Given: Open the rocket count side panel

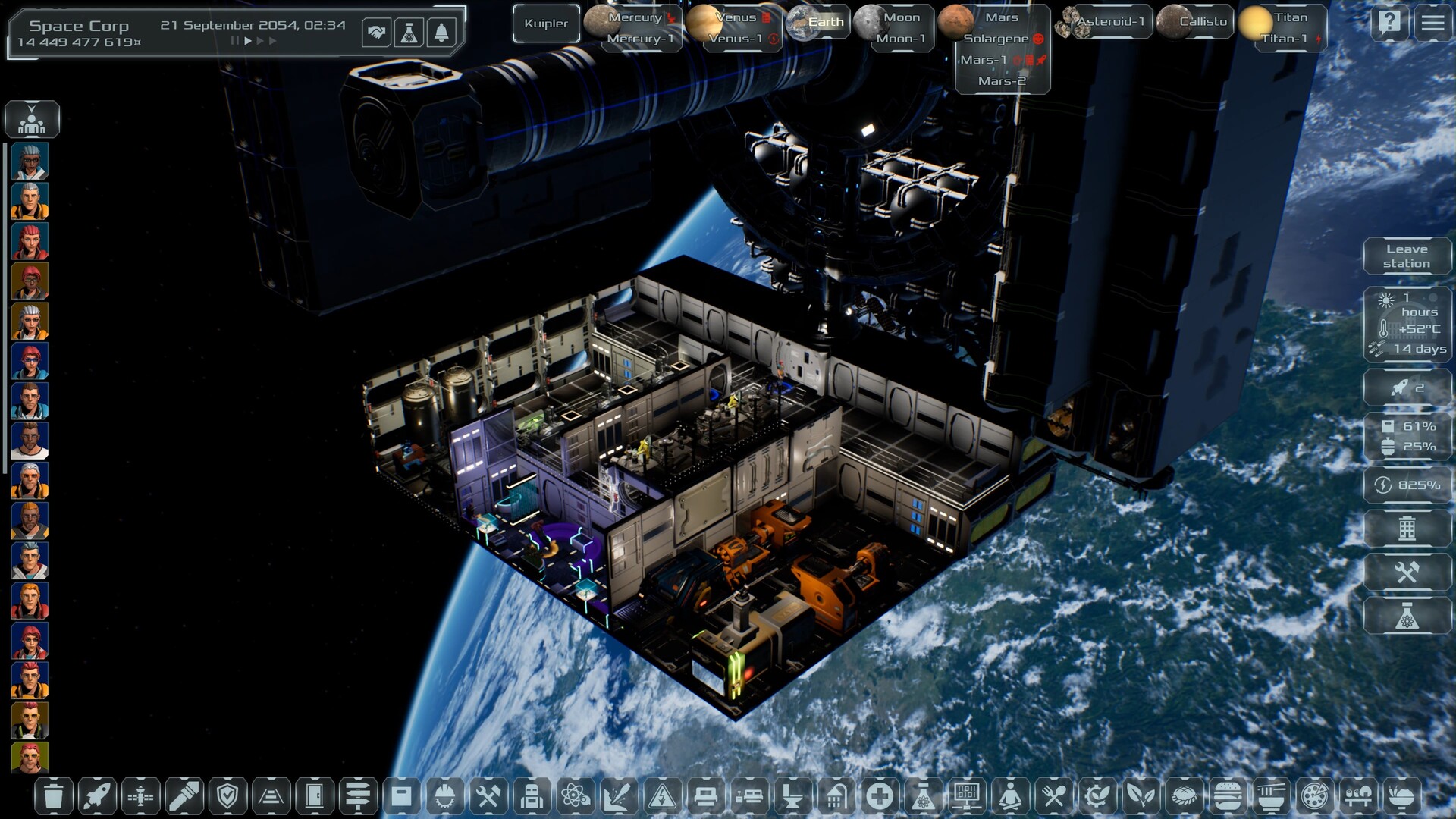Looking at the screenshot, I should point(1407,388).
